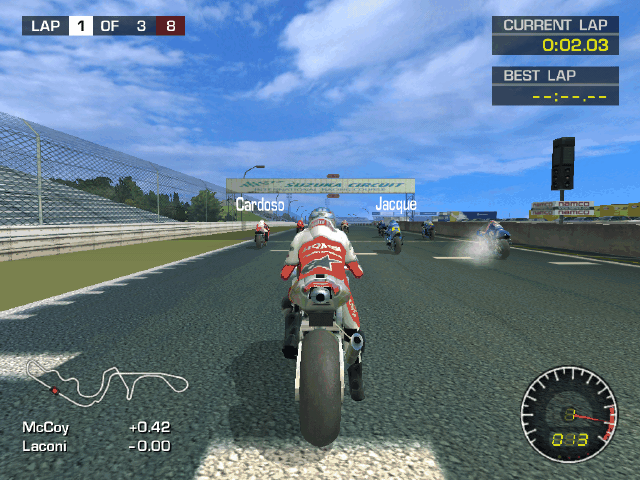The width and height of the screenshot is (640, 480).
Task: Click the circuit track minimap
Action: click(x=107, y=380)
